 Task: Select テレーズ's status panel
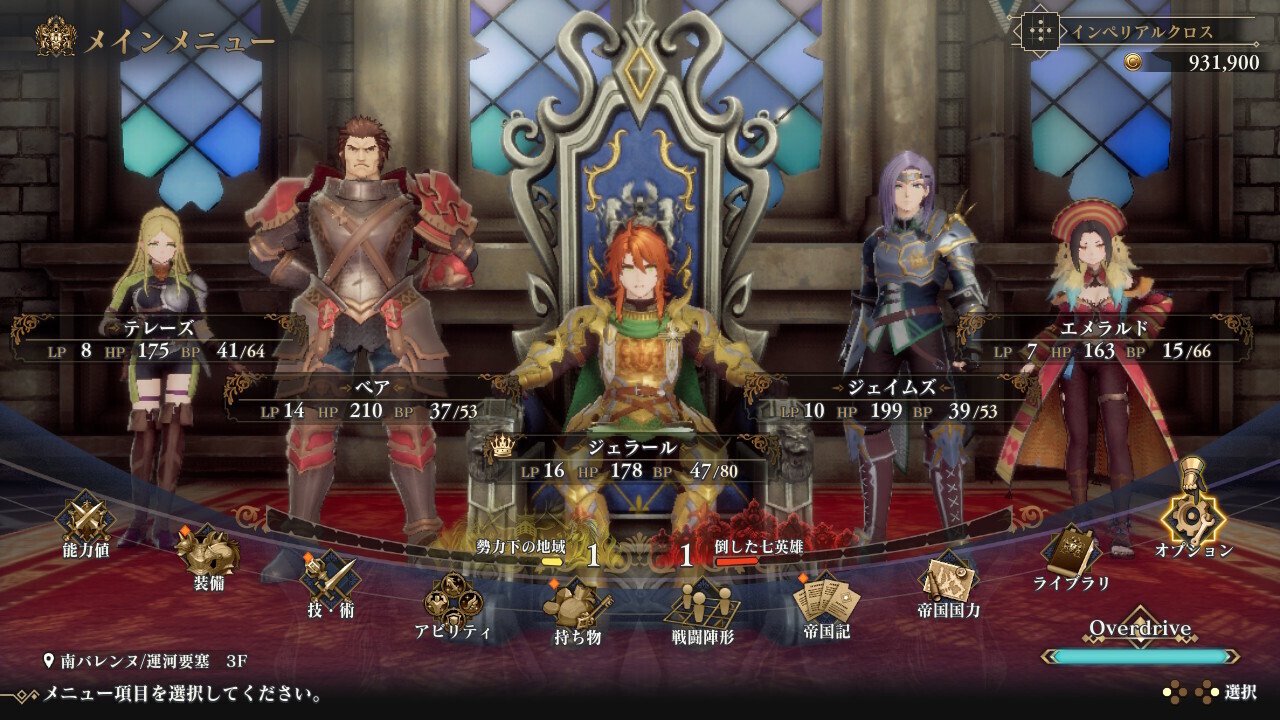(152, 339)
